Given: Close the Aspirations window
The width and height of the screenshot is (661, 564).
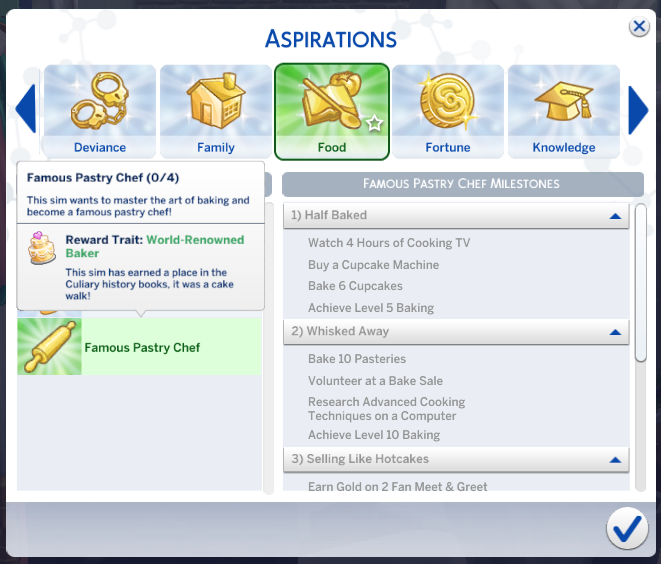Looking at the screenshot, I should [x=638, y=27].
